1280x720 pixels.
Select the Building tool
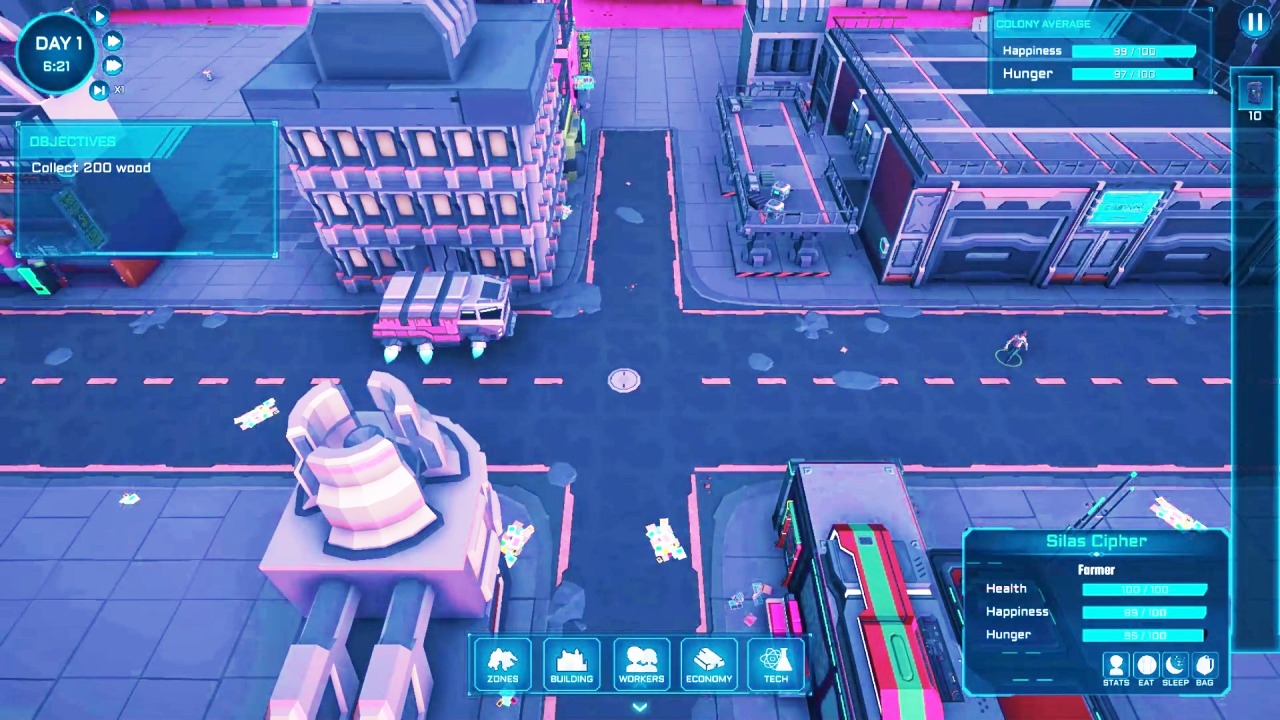click(571, 663)
